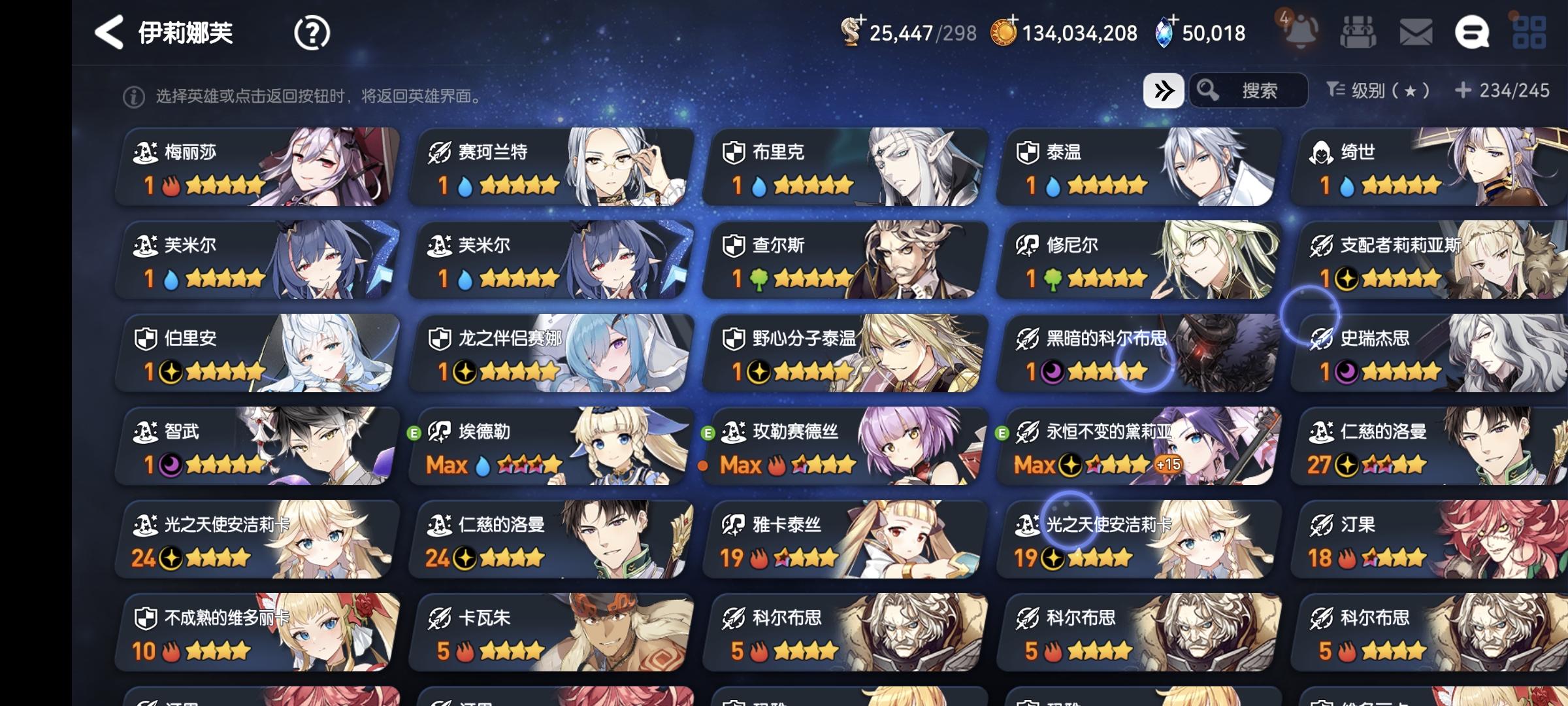Open the mail envelope icon

(1416, 31)
